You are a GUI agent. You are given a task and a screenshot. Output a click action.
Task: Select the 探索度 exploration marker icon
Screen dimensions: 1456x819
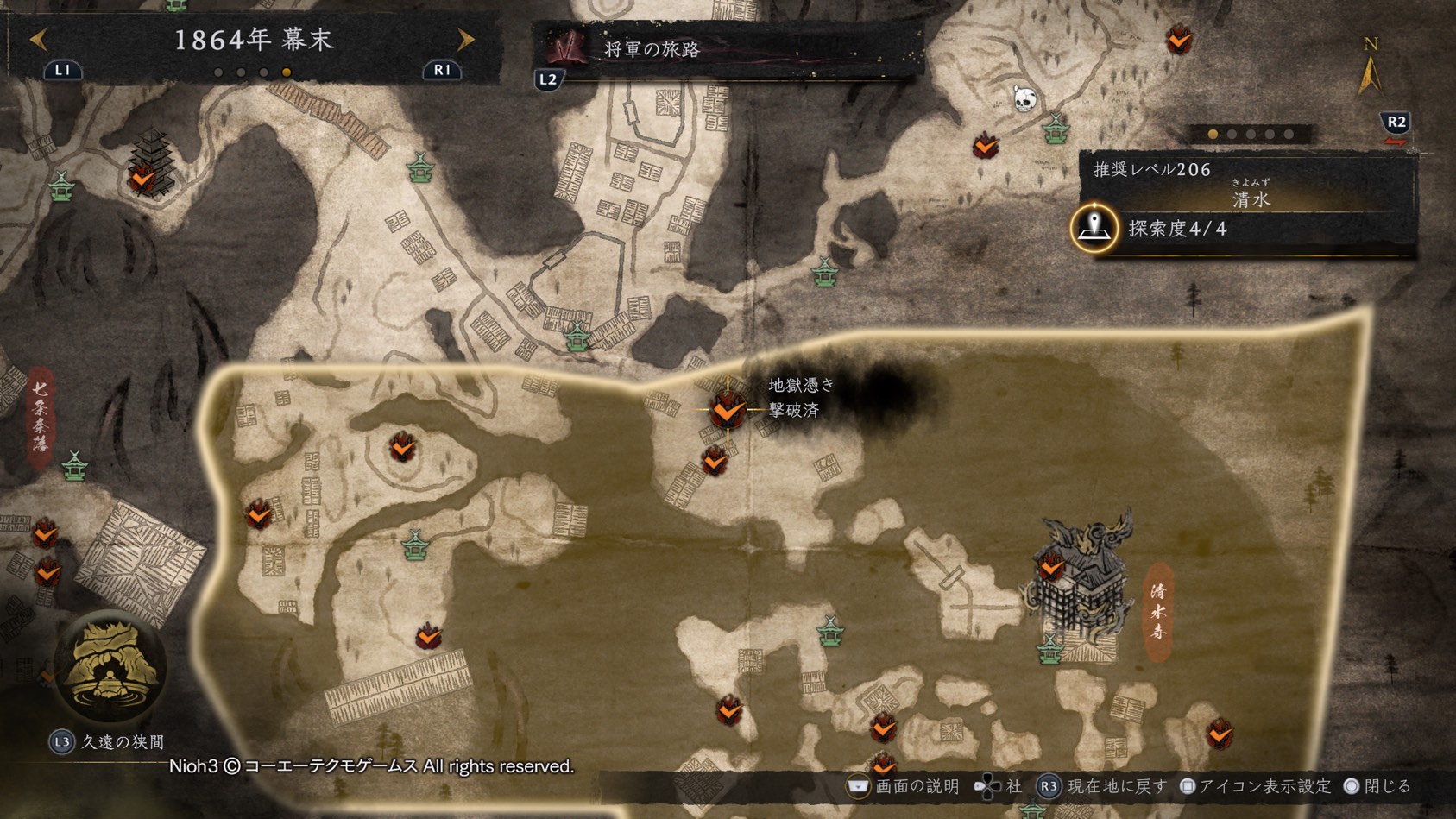[1094, 229]
